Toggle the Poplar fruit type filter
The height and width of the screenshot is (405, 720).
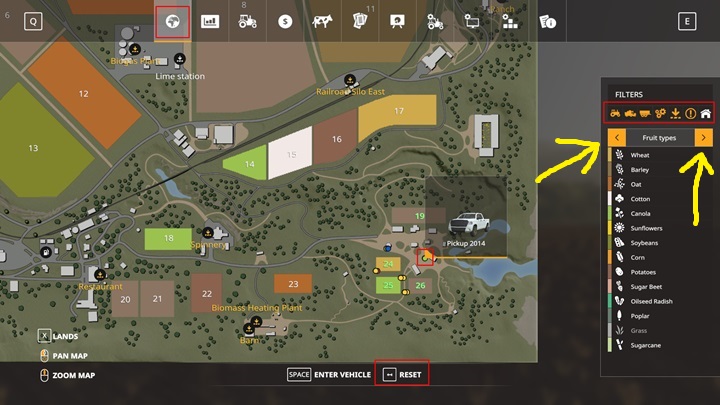coord(640,315)
